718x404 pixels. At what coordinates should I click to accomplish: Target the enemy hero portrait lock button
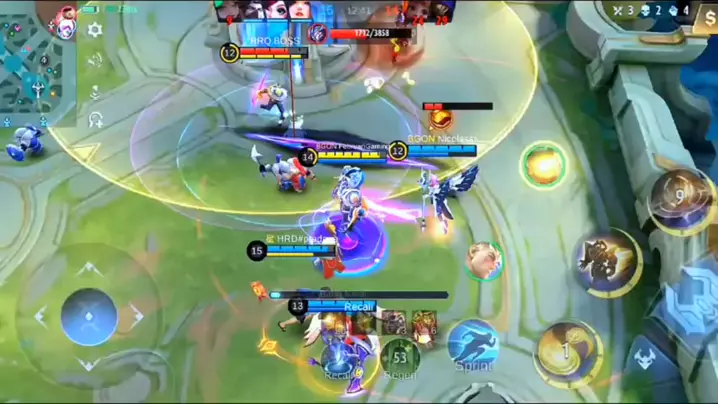click(484, 260)
